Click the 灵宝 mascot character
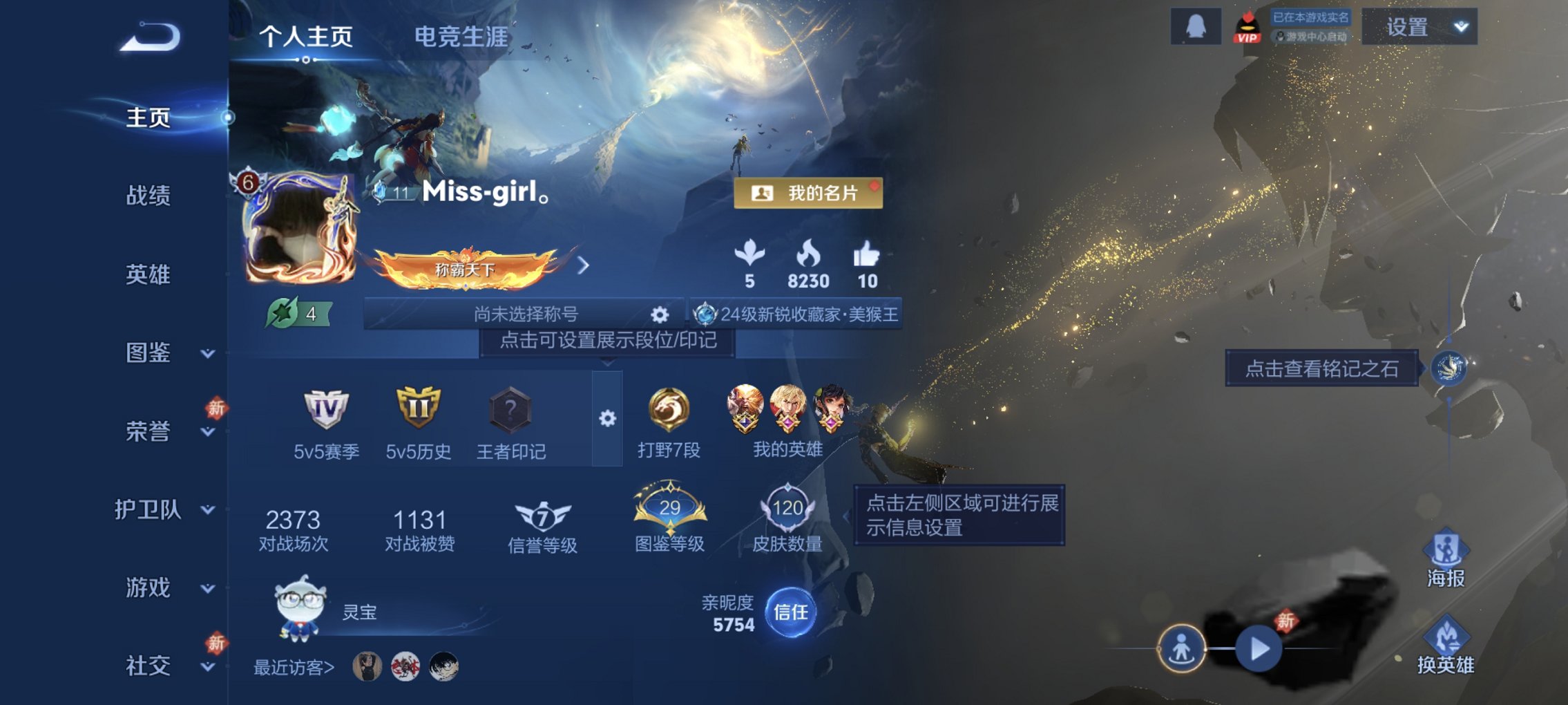 [298, 610]
